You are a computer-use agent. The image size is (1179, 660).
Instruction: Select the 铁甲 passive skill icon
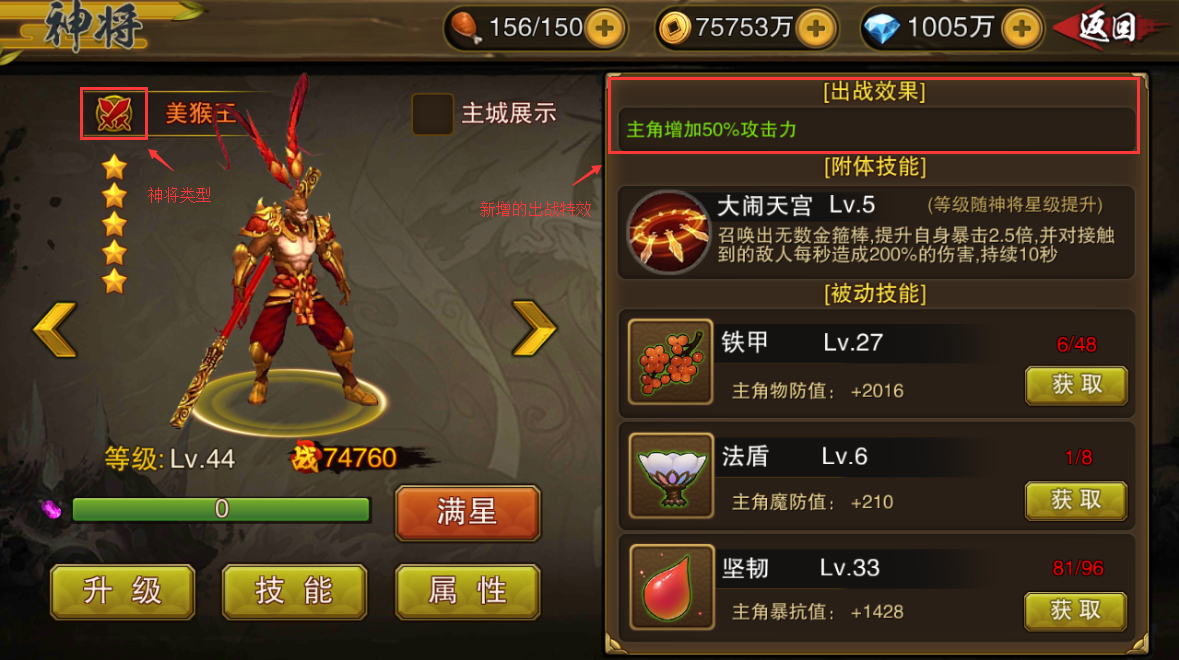(670, 361)
